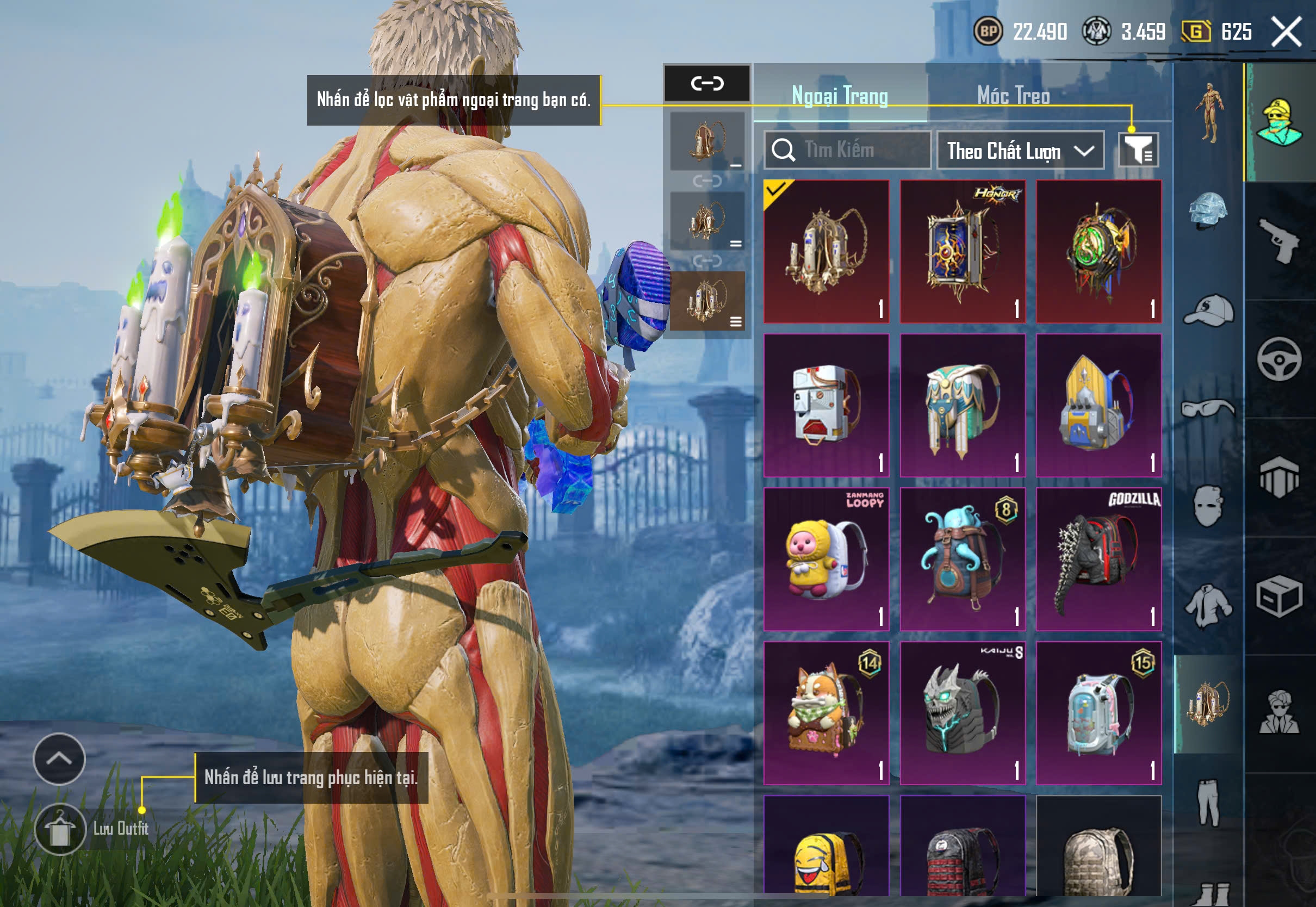Equip the corgi dog backpack skin
Screen dimensions: 1316x907
826,713
